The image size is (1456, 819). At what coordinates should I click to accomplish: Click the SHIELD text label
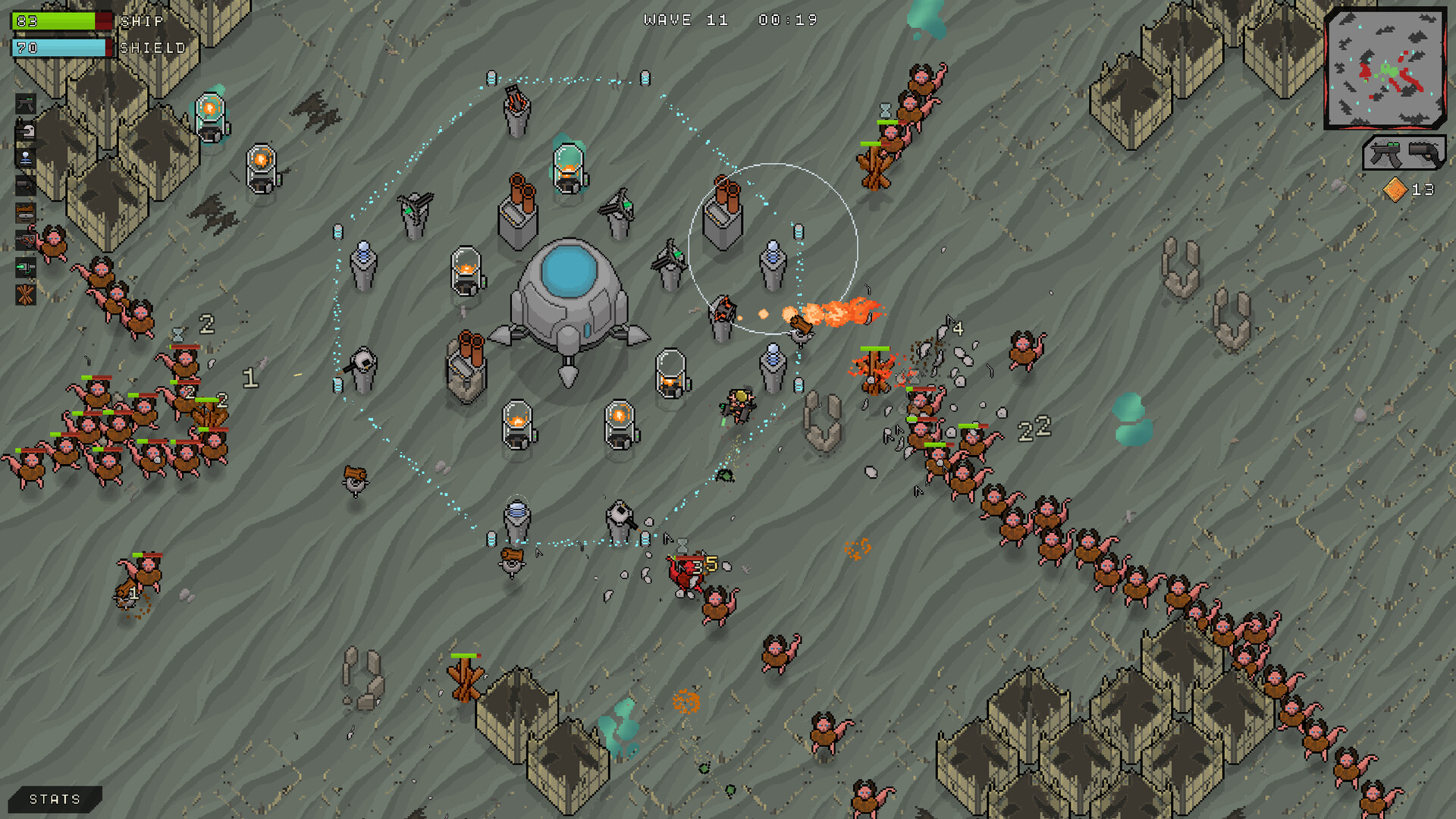tap(151, 47)
